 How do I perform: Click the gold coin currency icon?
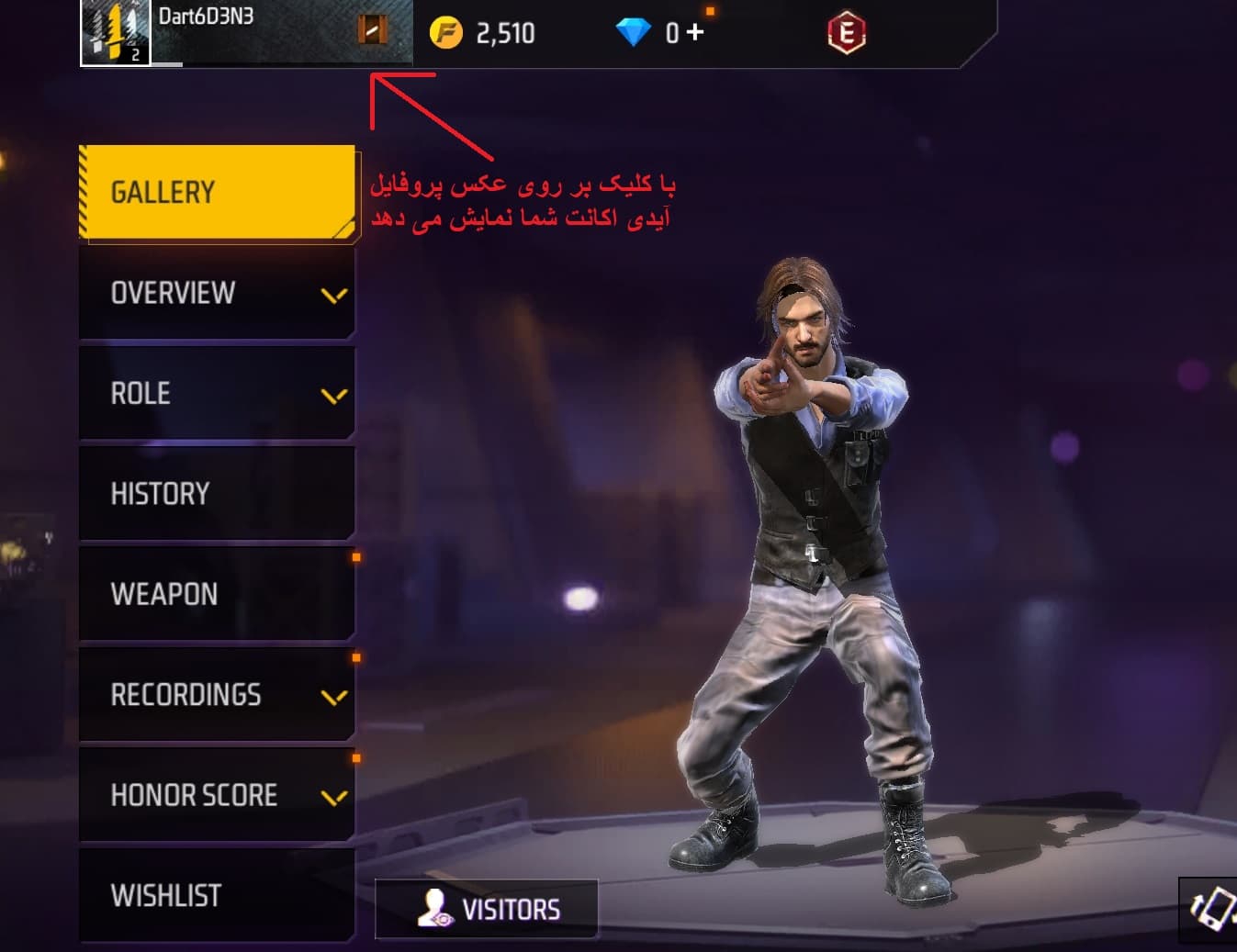(446, 34)
